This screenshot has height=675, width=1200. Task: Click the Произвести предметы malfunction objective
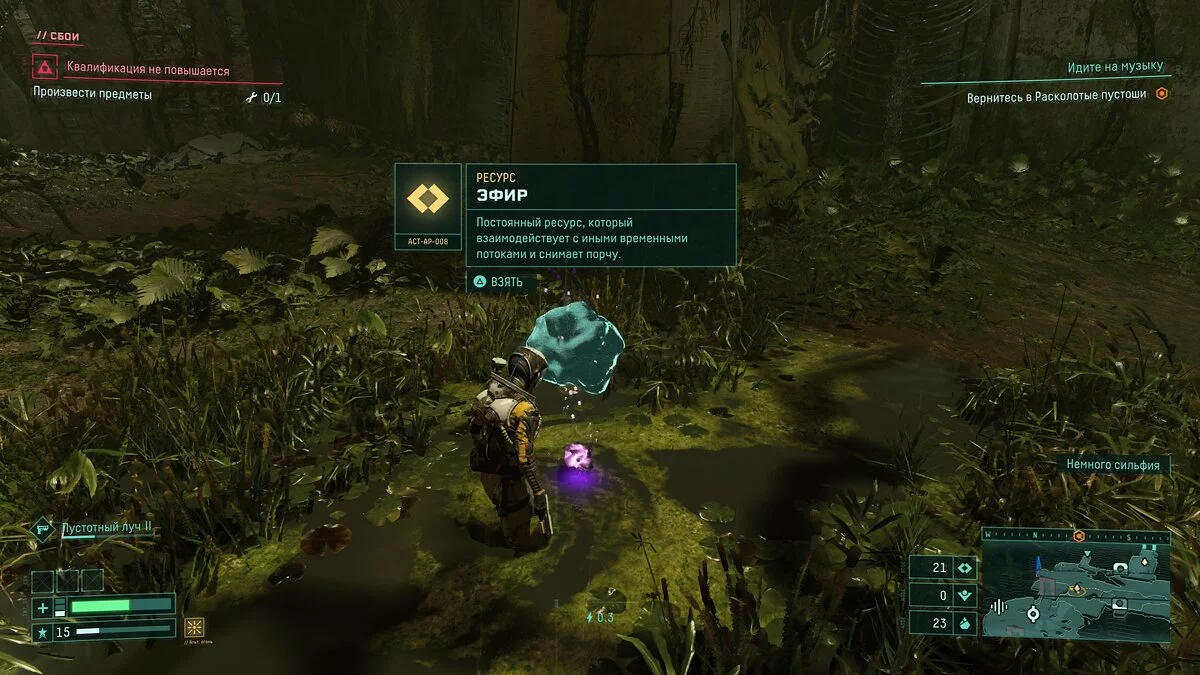click(93, 95)
